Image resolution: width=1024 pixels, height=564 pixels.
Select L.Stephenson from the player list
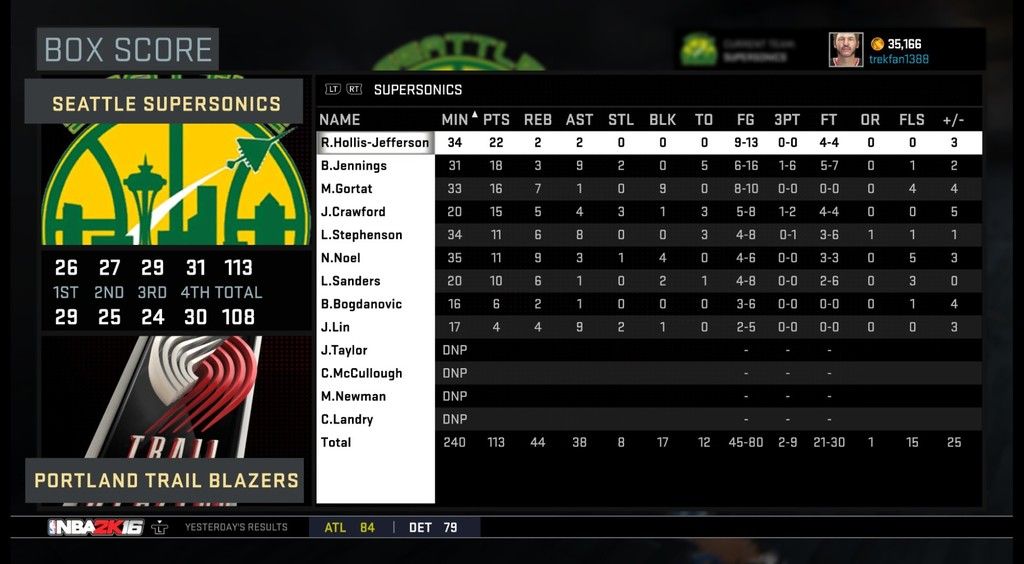pyautogui.click(x=361, y=235)
